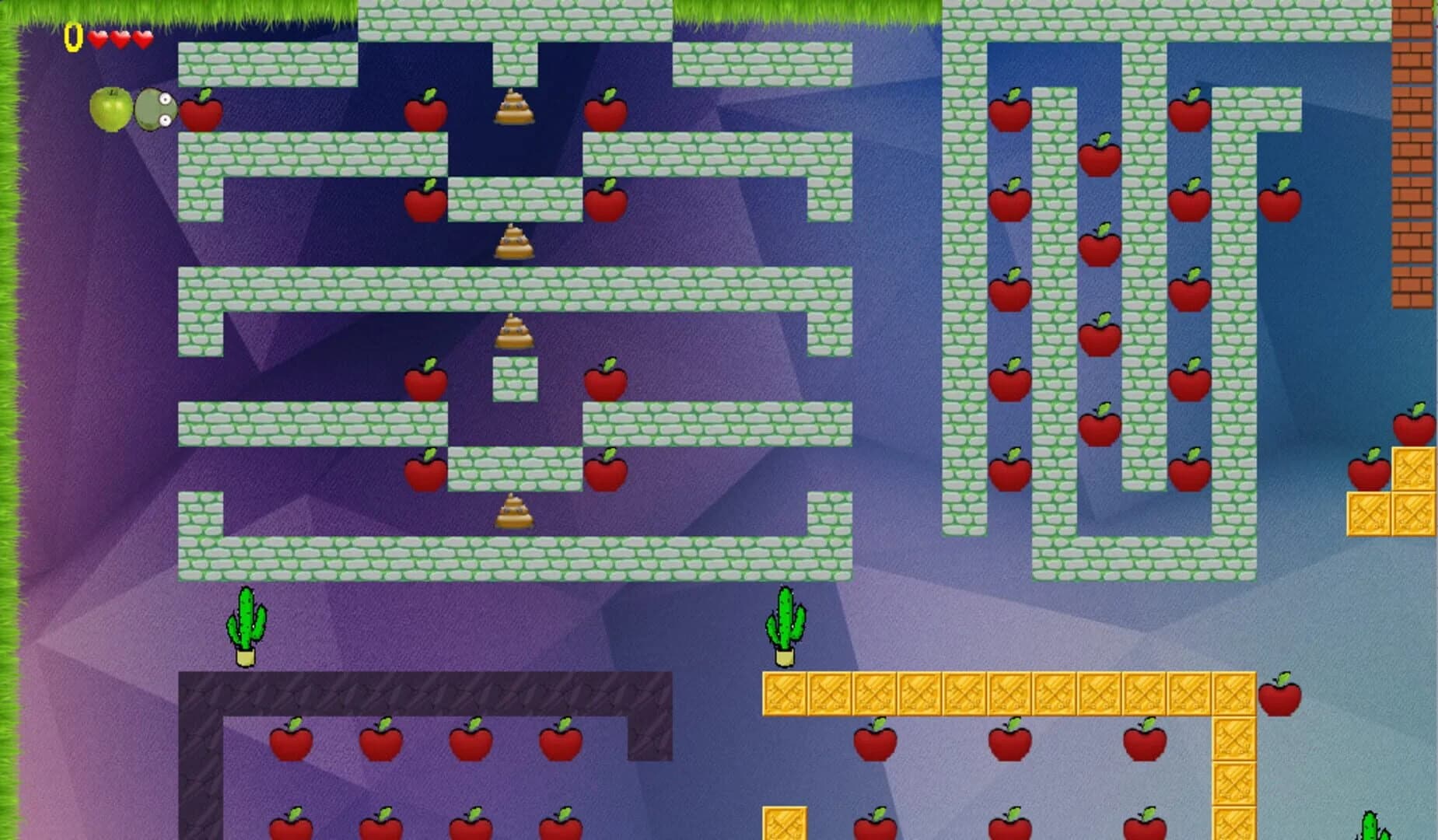Select the cactus on the left purple platform
1438x840 pixels.
point(245,622)
